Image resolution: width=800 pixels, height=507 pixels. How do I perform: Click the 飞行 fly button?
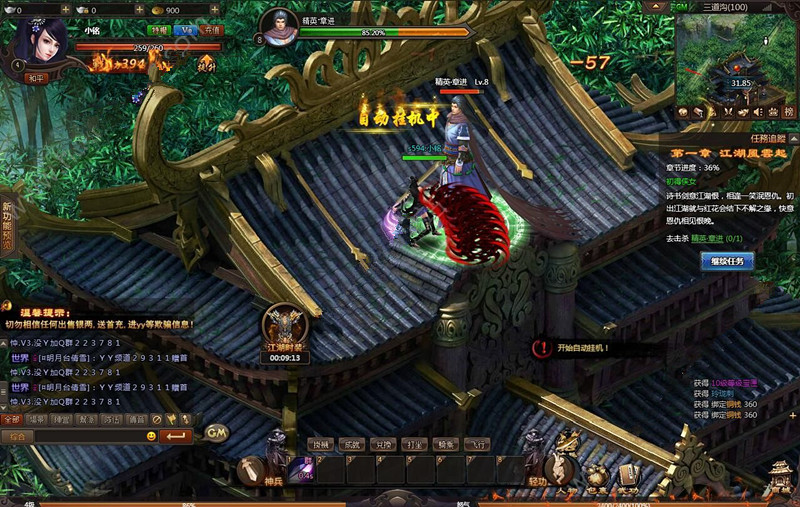pyautogui.click(x=479, y=444)
